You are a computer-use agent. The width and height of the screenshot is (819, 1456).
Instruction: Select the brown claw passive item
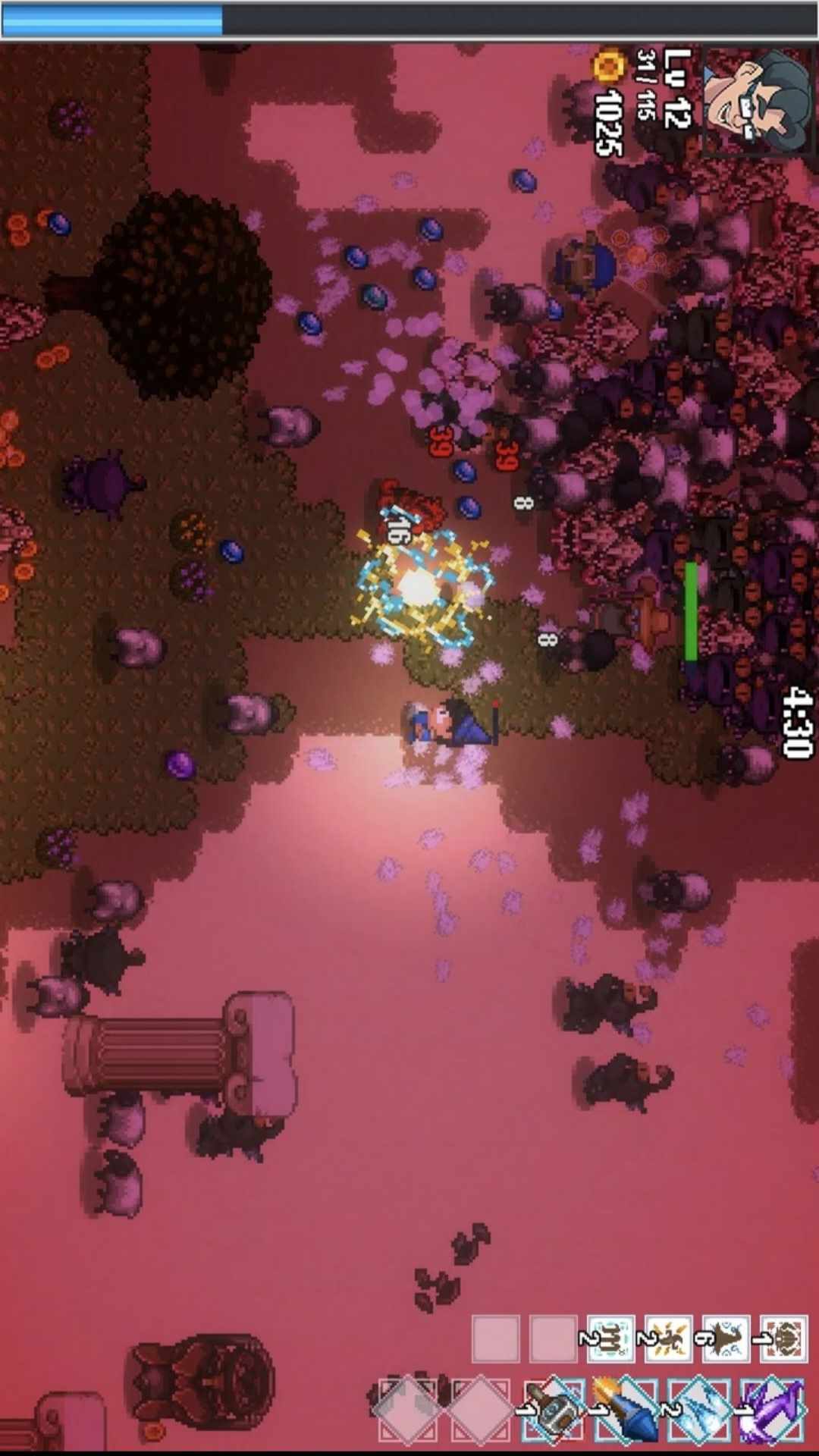pyautogui.click(x=610, y=1339)
